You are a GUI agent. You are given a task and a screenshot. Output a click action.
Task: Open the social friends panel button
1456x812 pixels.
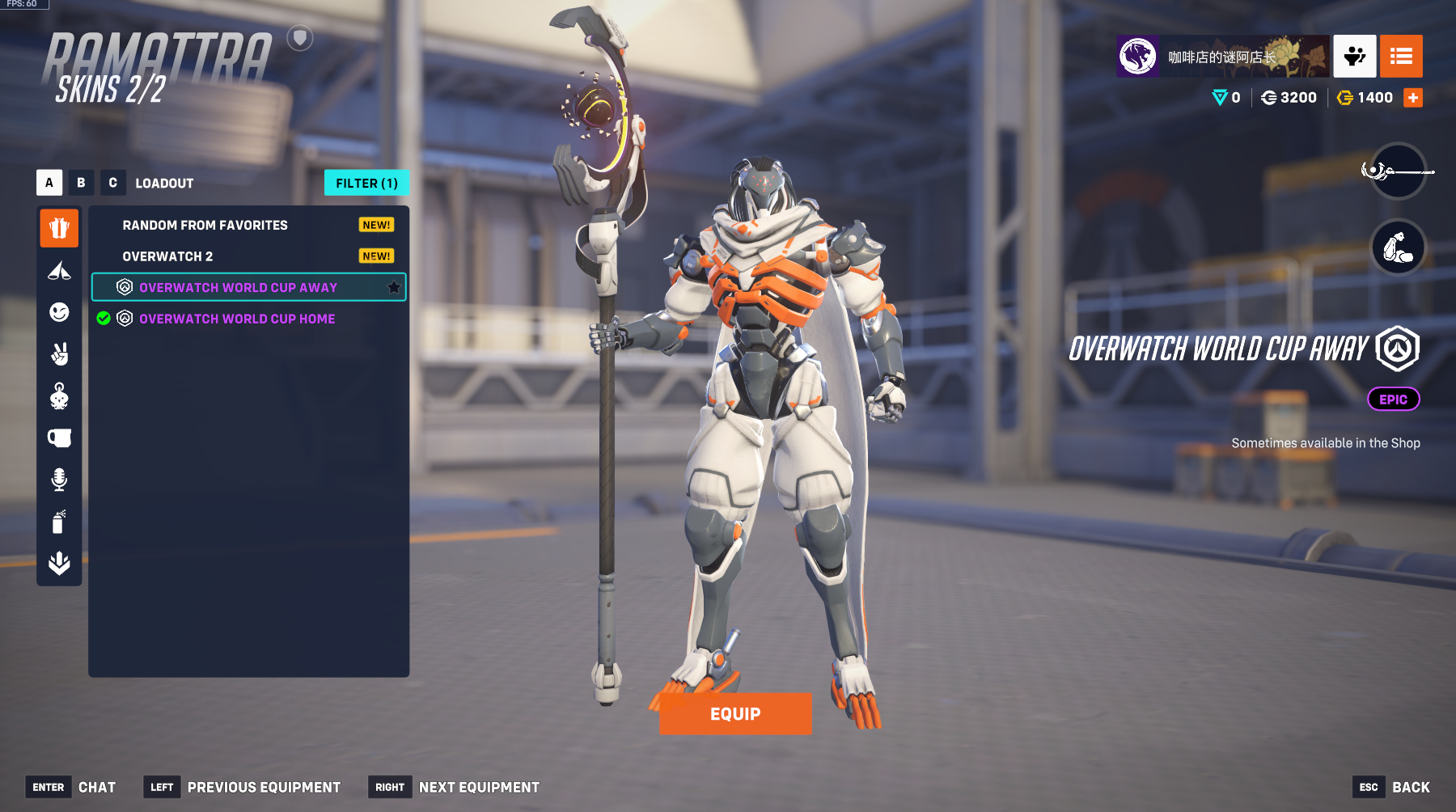pyautogui.click(x=1354, y=57)
